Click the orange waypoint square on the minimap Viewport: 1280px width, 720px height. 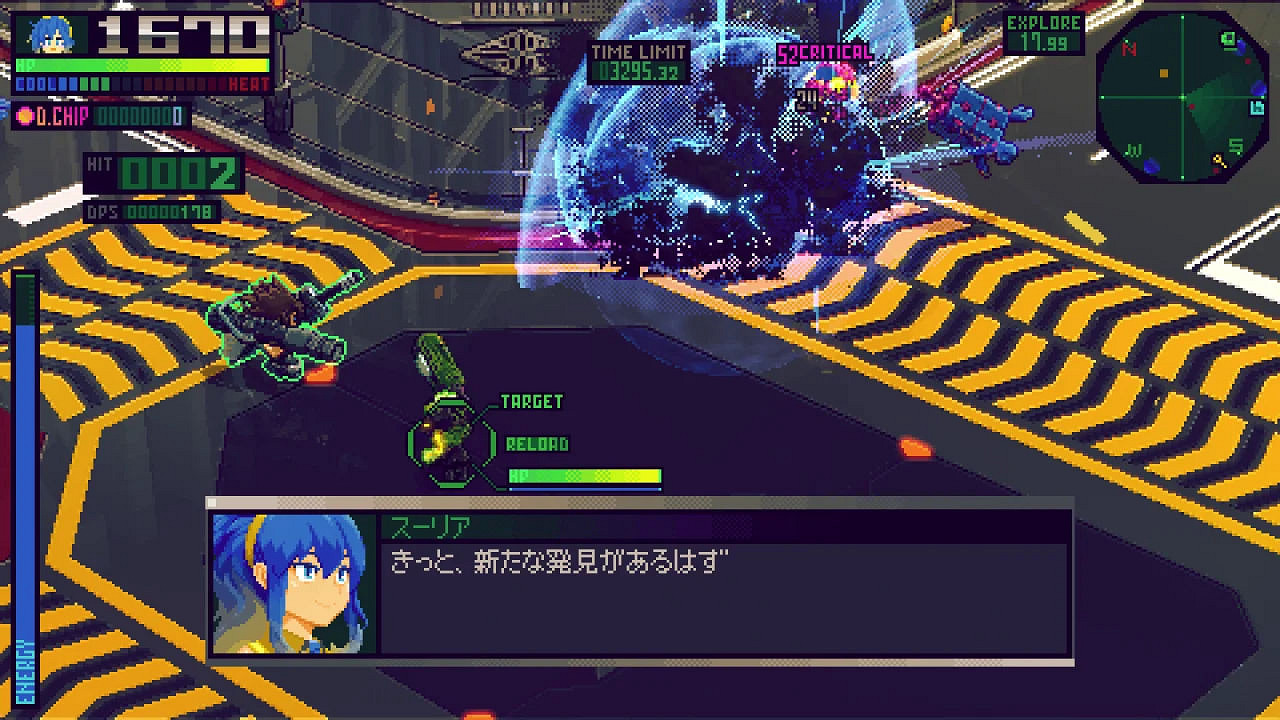pos(1163,73)
